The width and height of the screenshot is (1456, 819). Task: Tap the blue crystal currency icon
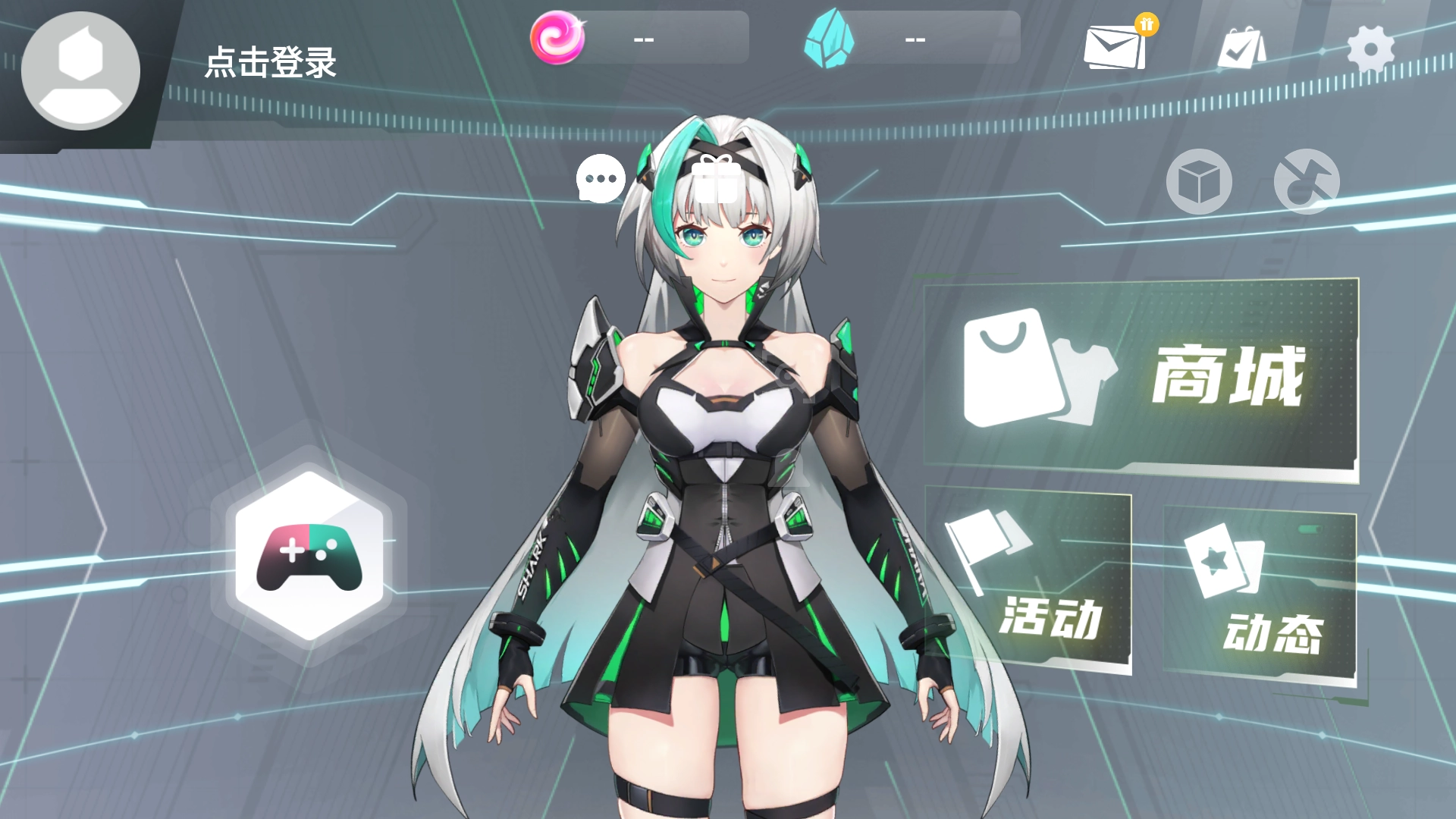829,39
